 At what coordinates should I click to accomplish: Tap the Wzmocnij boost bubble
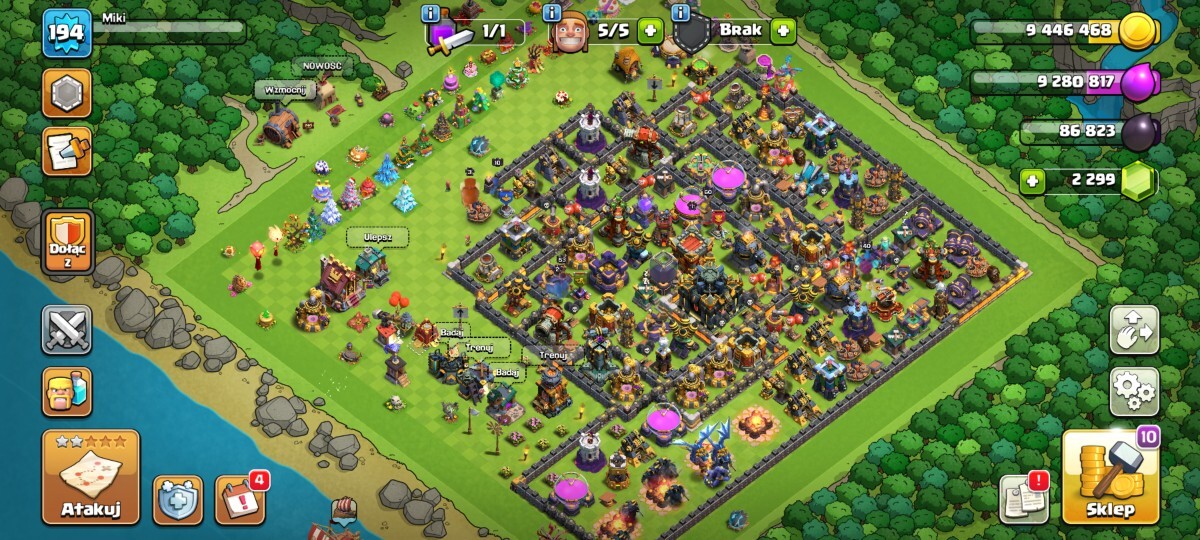click(x=284, y=90)
